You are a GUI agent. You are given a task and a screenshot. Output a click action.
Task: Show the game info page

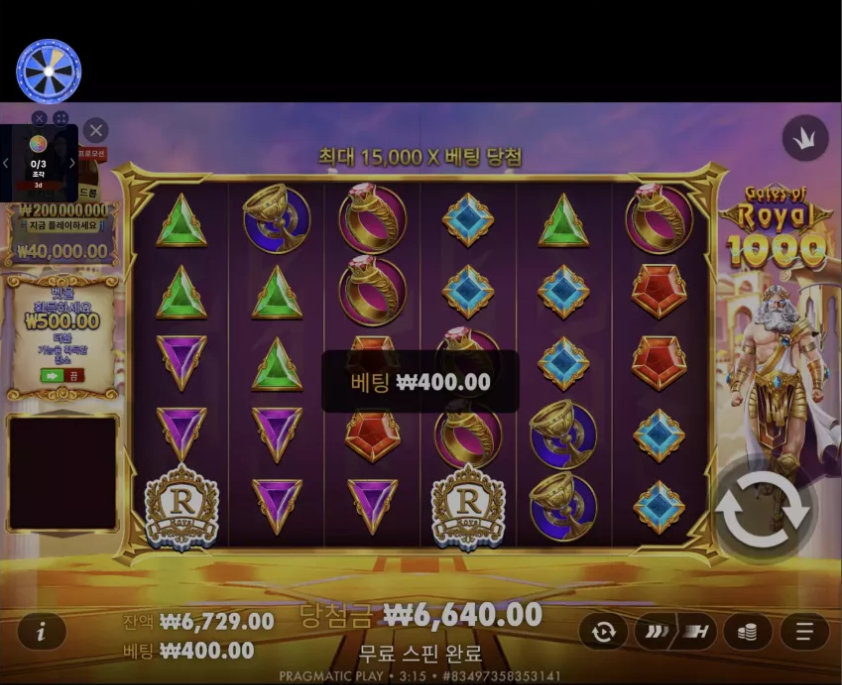tap(41, 631)
